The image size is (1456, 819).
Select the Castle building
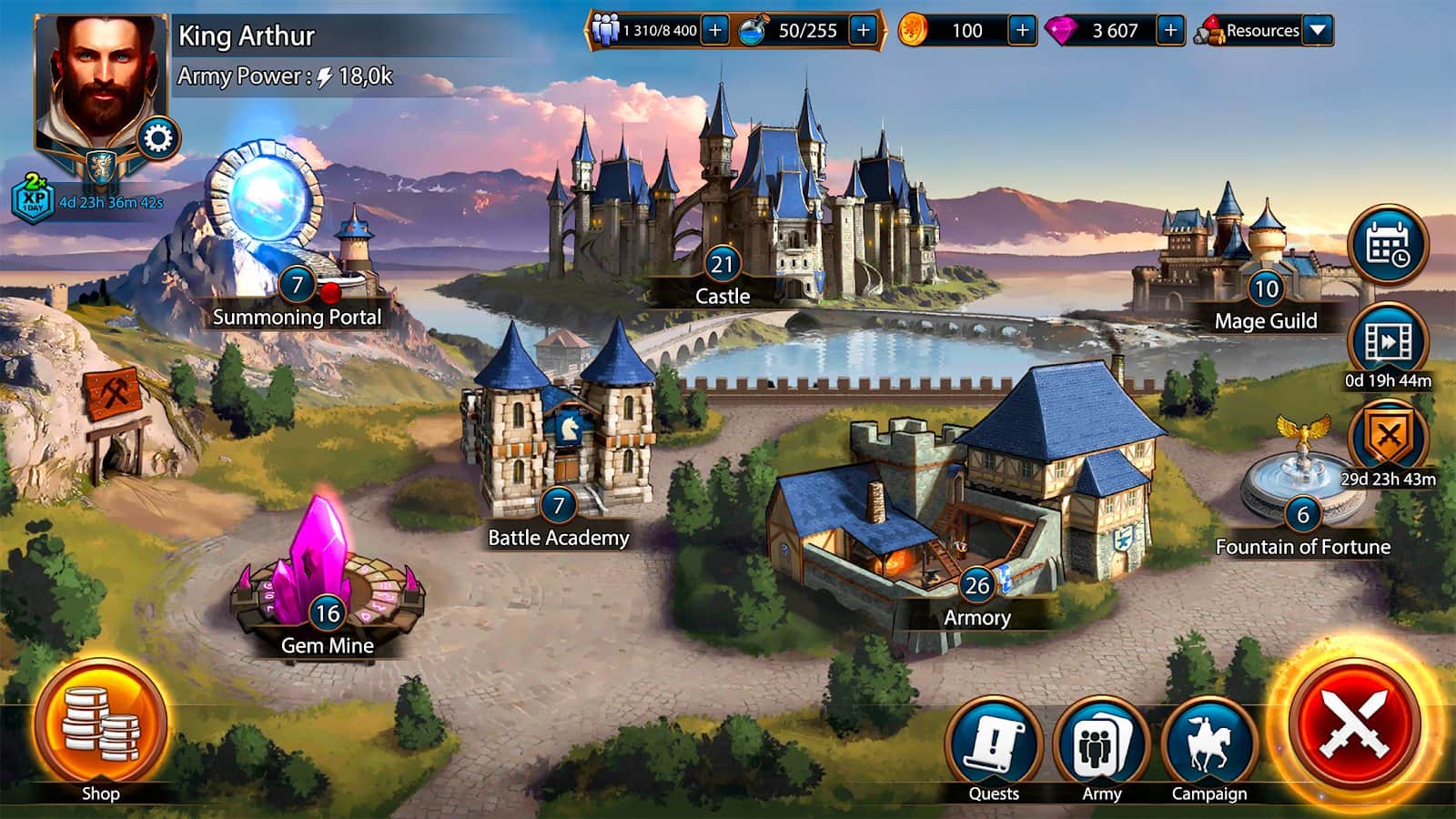pyautogui.click(x=746, y=209)
